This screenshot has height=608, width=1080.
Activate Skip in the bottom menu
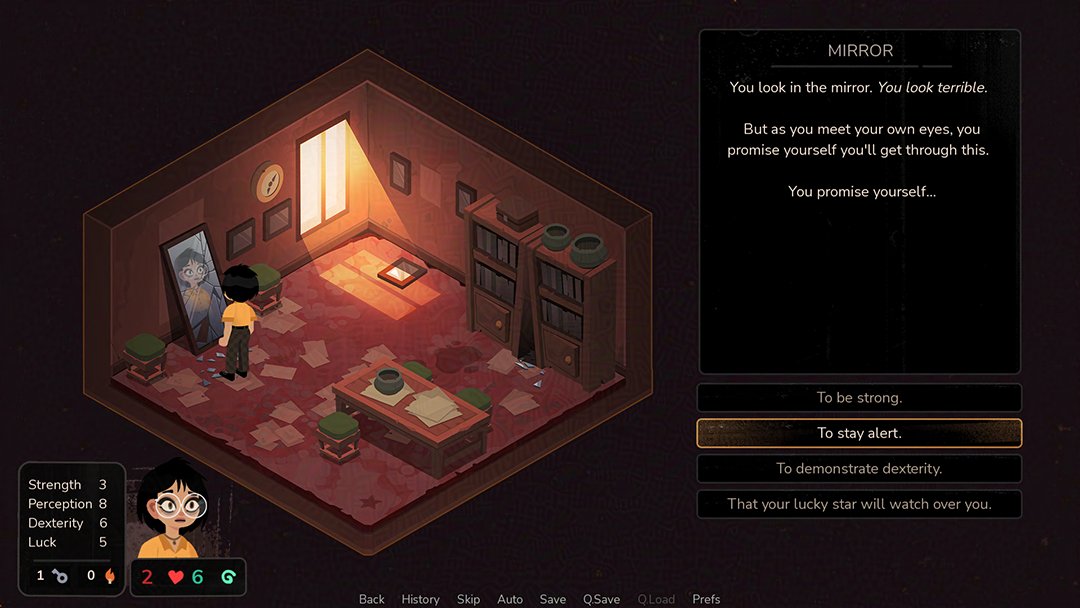tap(468, 599)
